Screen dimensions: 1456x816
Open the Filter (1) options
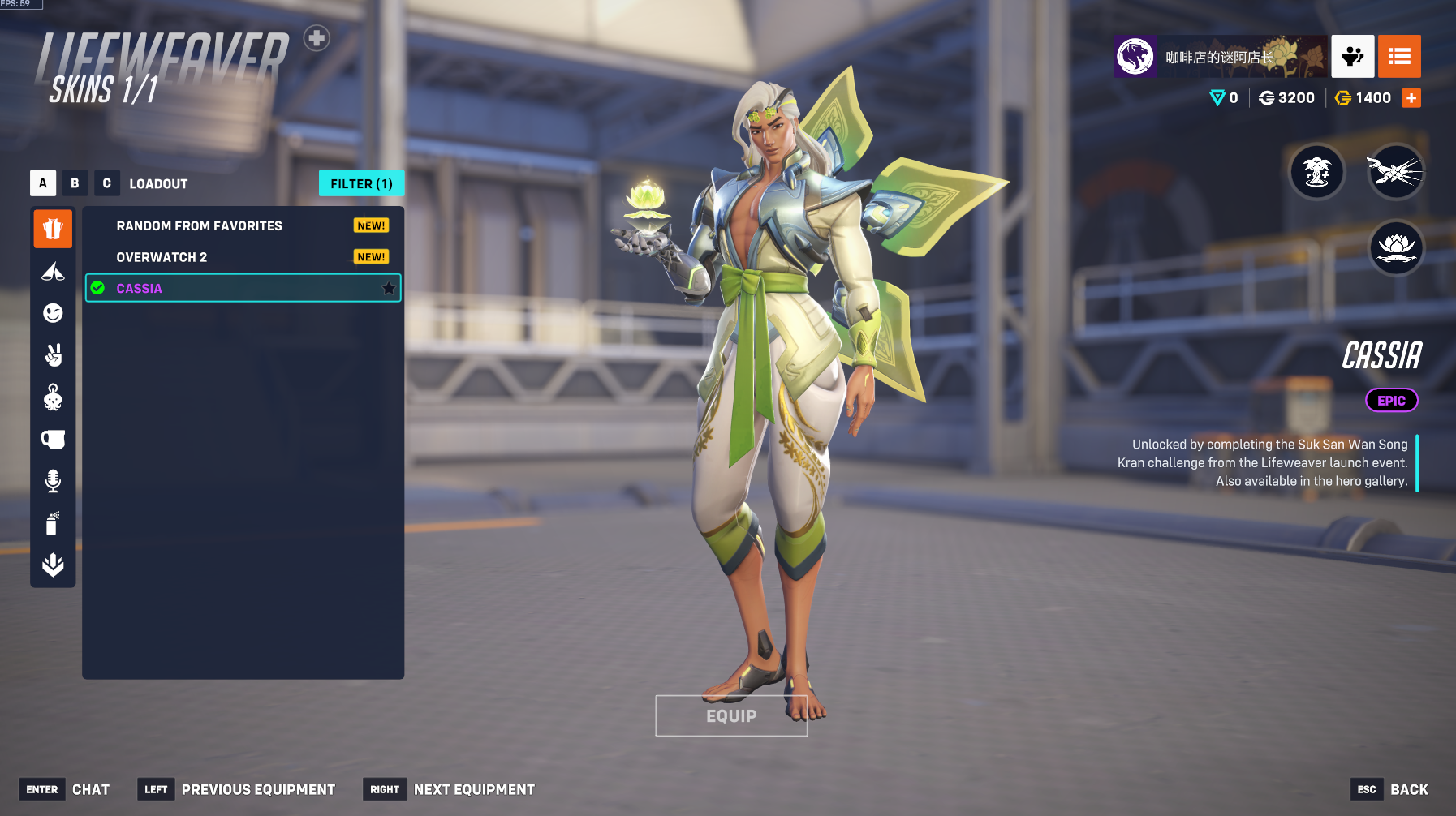(x=361, y=183)
